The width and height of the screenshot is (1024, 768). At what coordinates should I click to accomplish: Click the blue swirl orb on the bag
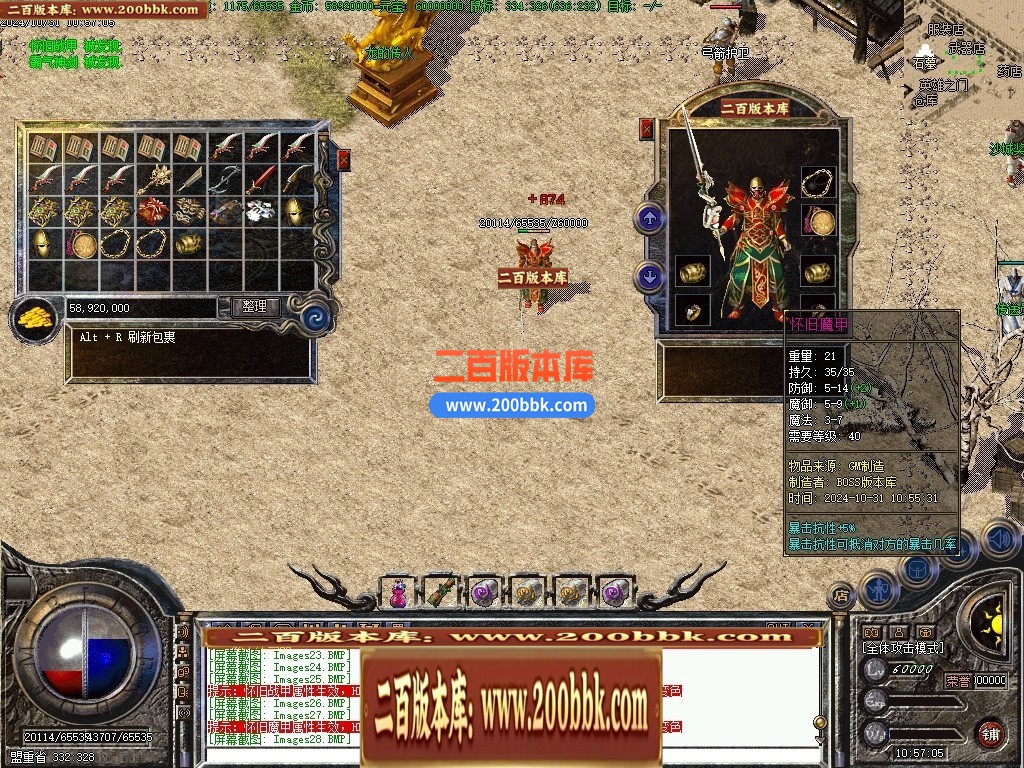point(317,319)
